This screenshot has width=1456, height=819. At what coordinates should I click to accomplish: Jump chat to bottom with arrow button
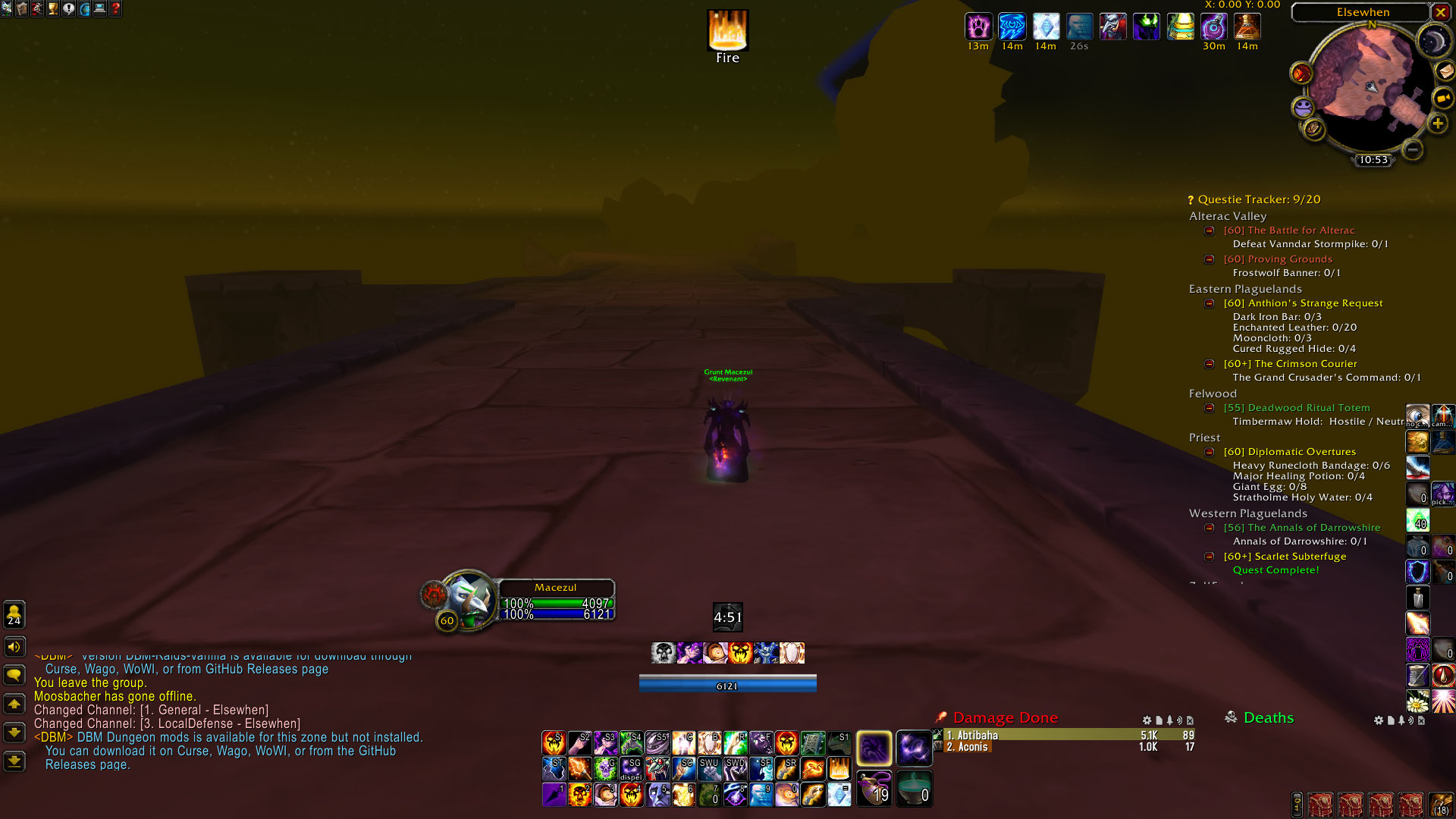[14, 761]
